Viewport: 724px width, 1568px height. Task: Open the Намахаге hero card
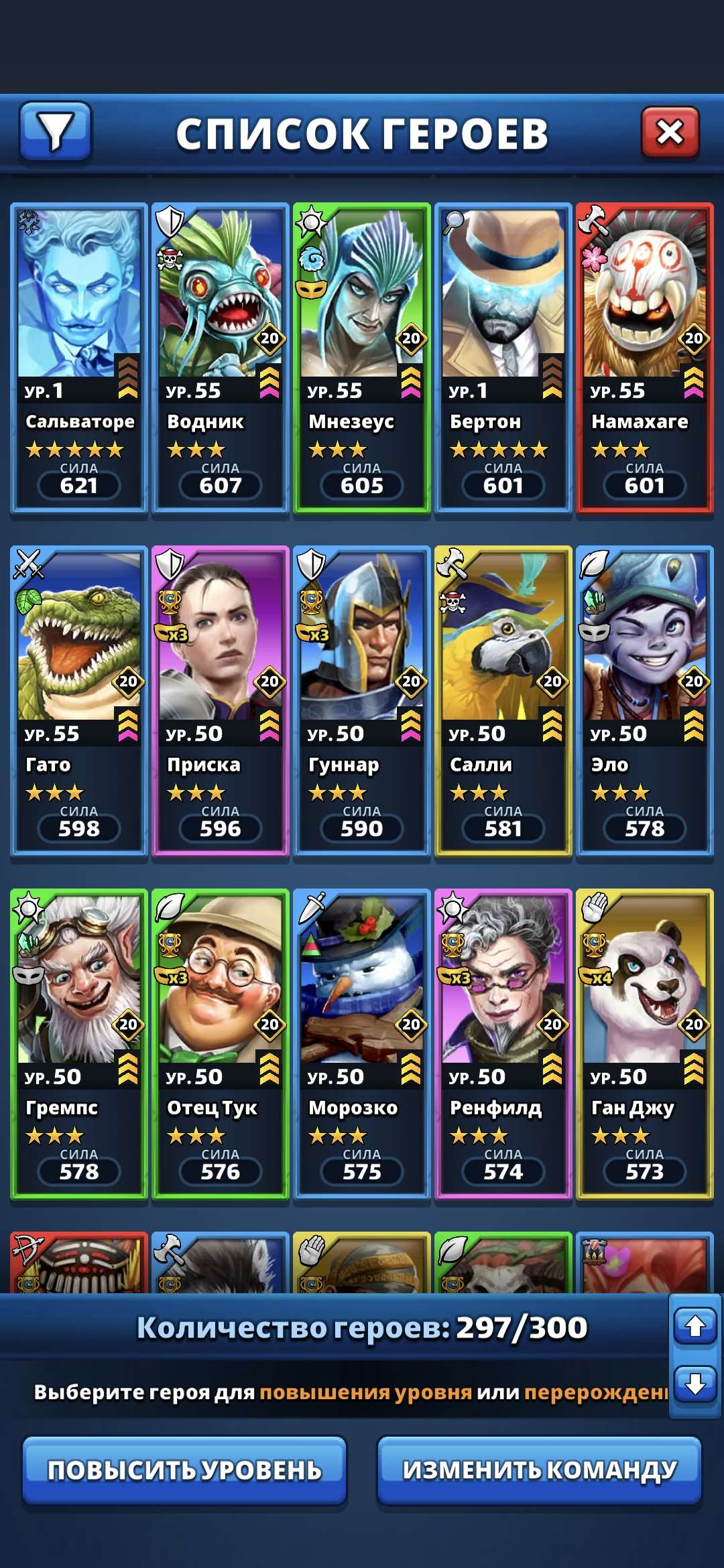[645, 358]
